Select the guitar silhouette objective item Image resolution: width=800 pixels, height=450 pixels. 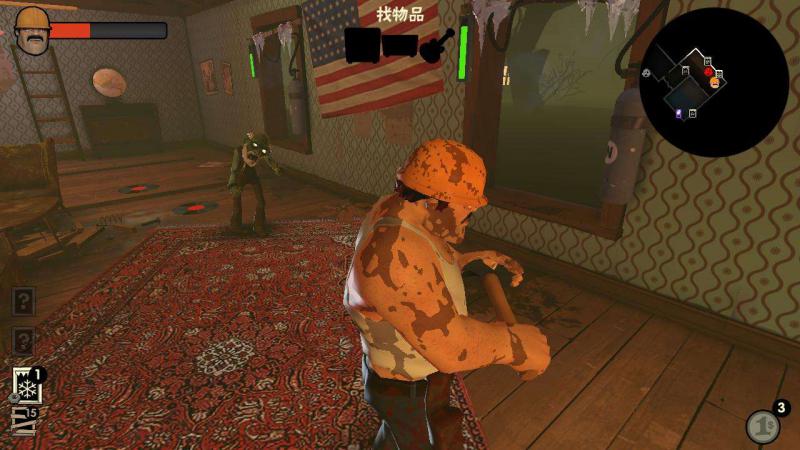(438, 45)
